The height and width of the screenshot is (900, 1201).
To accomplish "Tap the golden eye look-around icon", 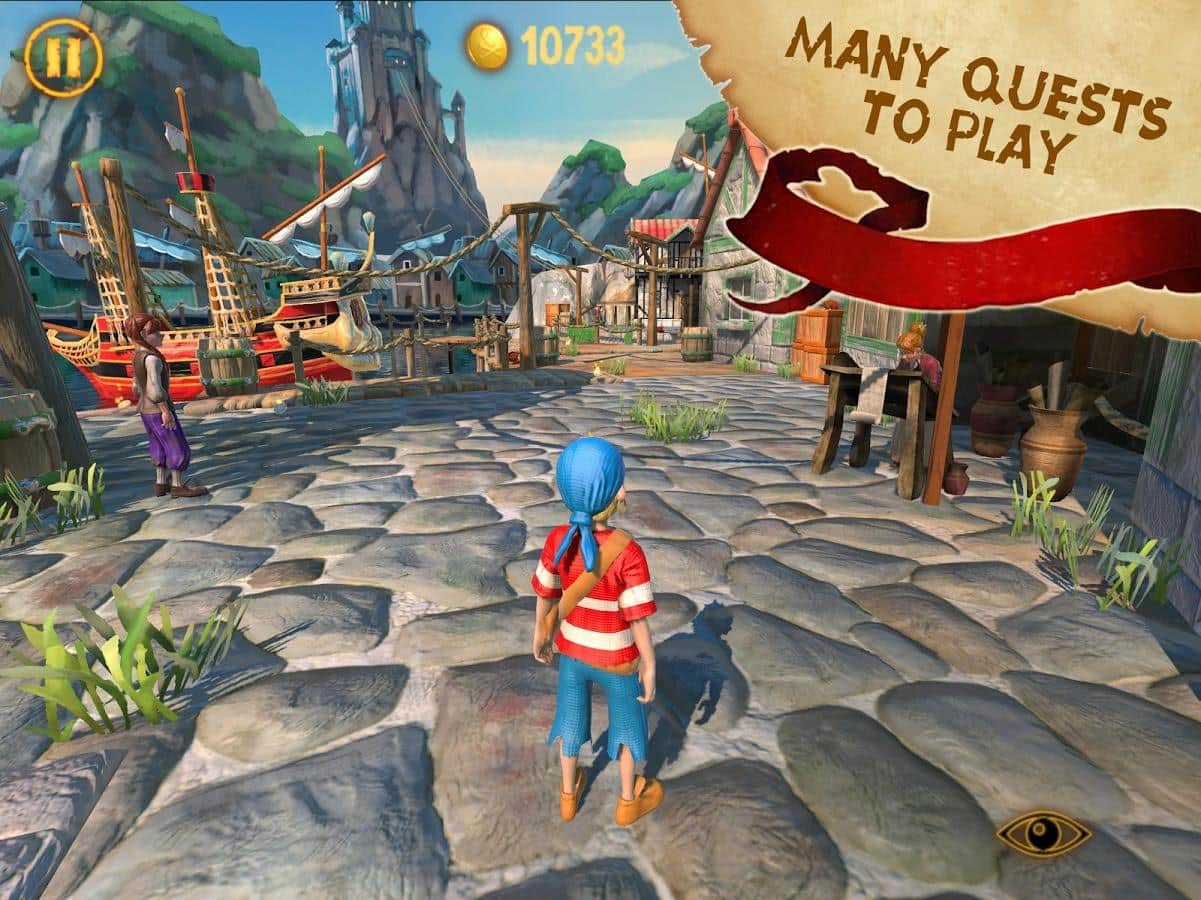I will (x=1043, y=833).
